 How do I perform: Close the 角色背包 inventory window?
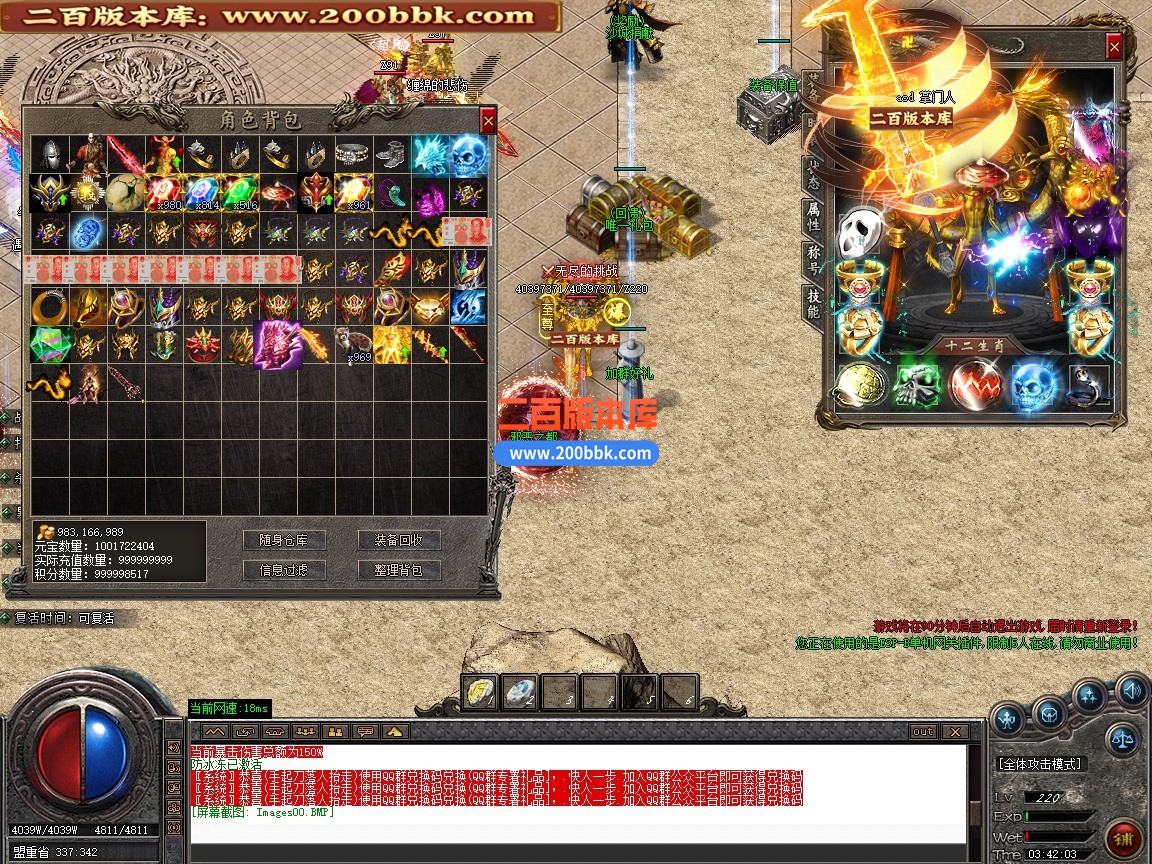488,121
